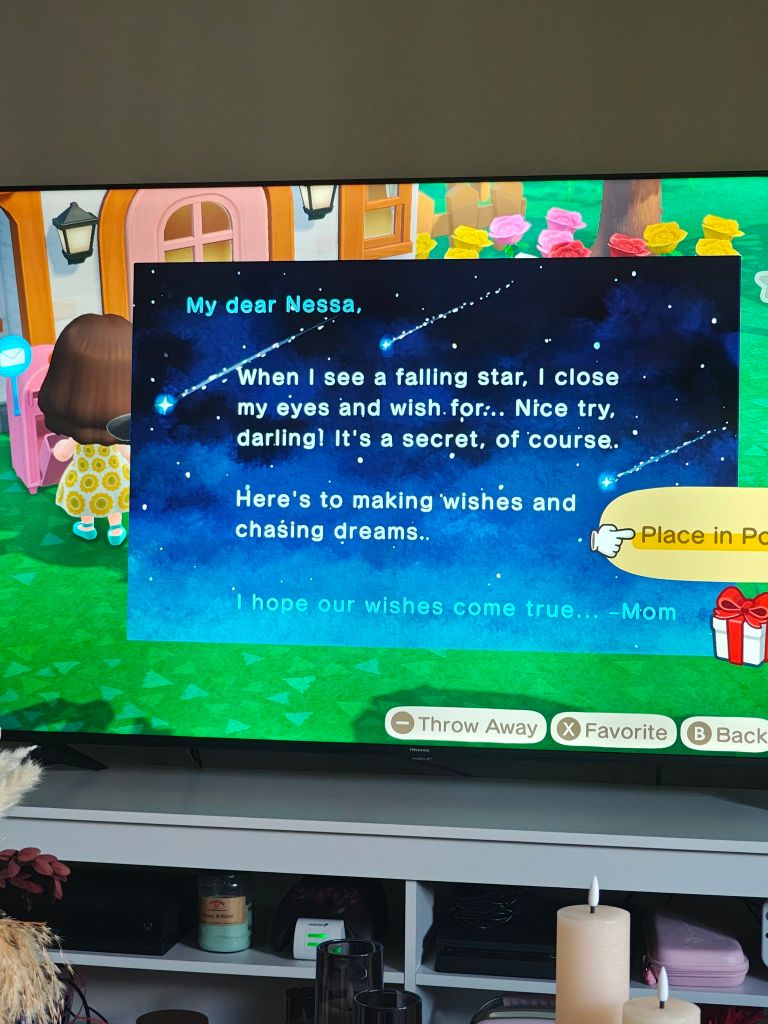This screenshot has height=1024, width=768.
Task: Go Back from the letter
Action: [x=727, y=735]
